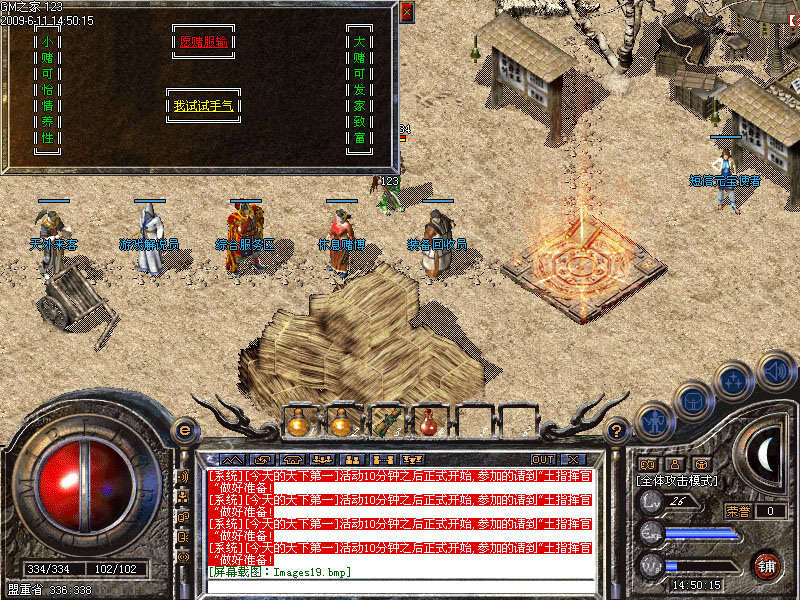
Task: Open help with the question mark button
Action: point(618,430)
